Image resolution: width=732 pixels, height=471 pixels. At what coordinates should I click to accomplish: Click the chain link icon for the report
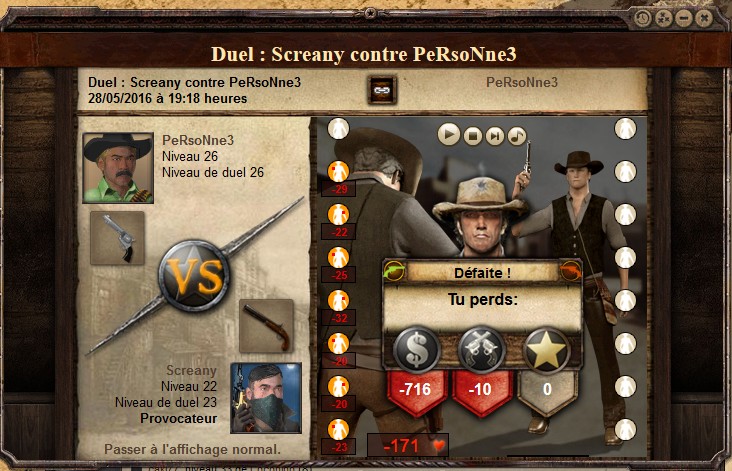[x=380, y=89]
